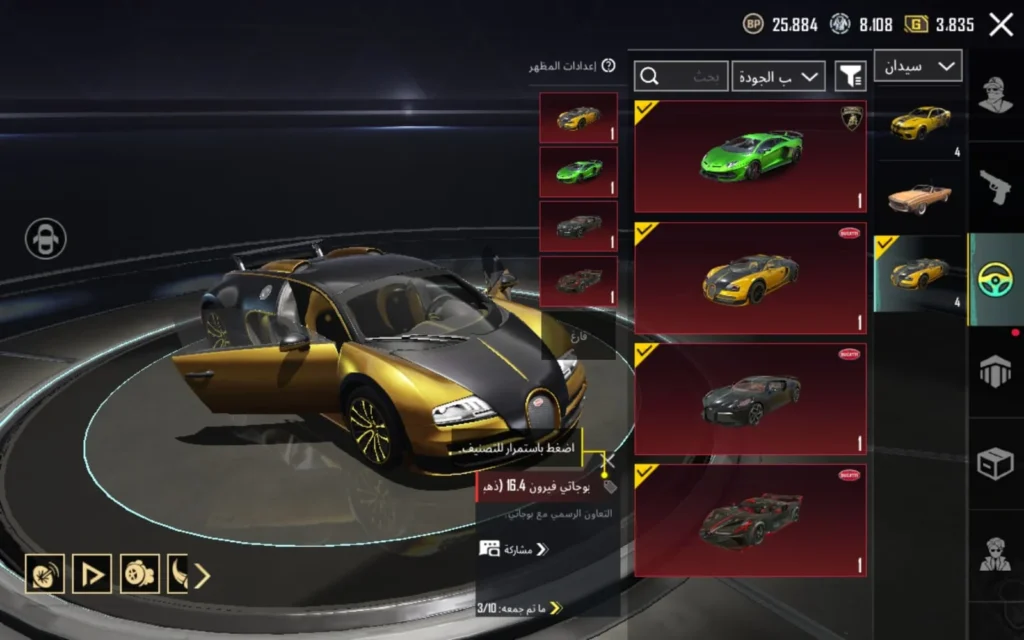The image size is (1024, 640).
Task: Choose the red and black Bugatti card
Action: point(750,520)
